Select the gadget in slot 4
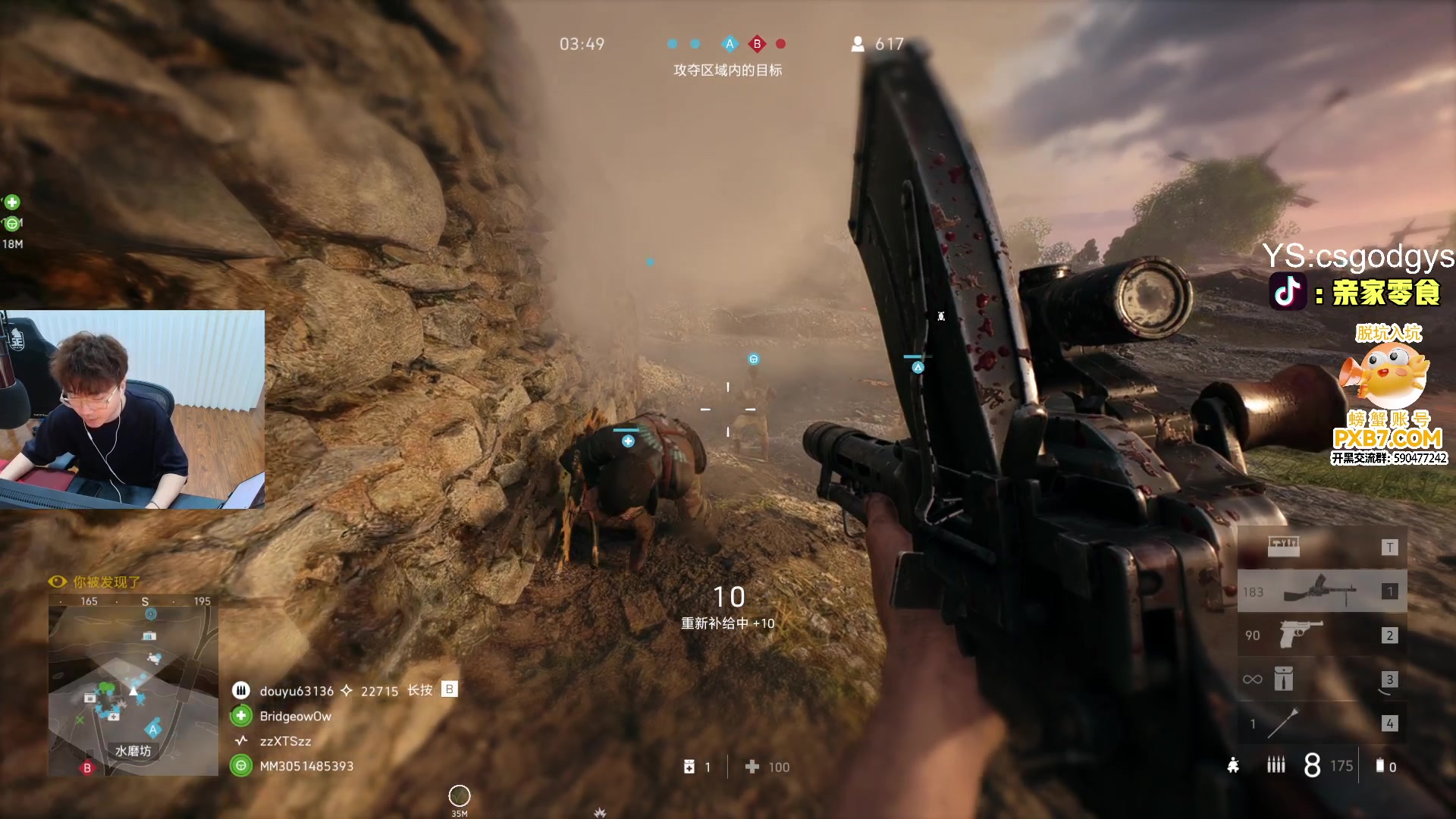 point(1322,723)
